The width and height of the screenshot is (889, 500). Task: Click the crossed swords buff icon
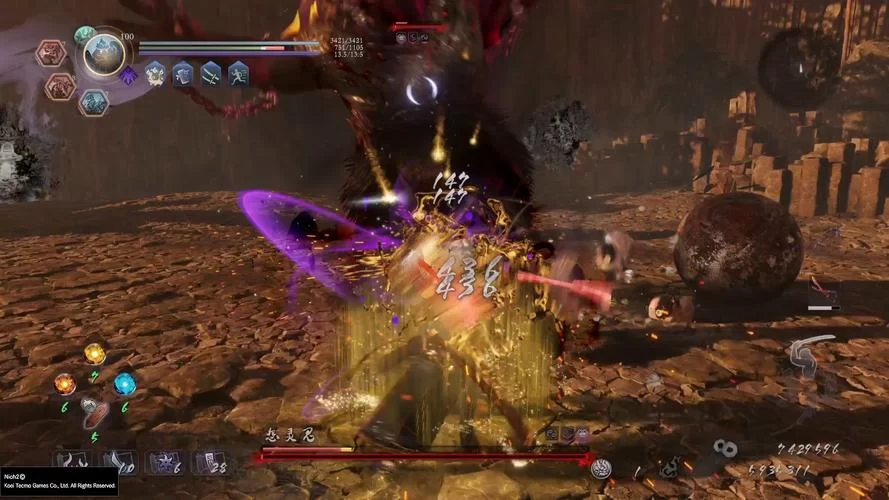211,73
